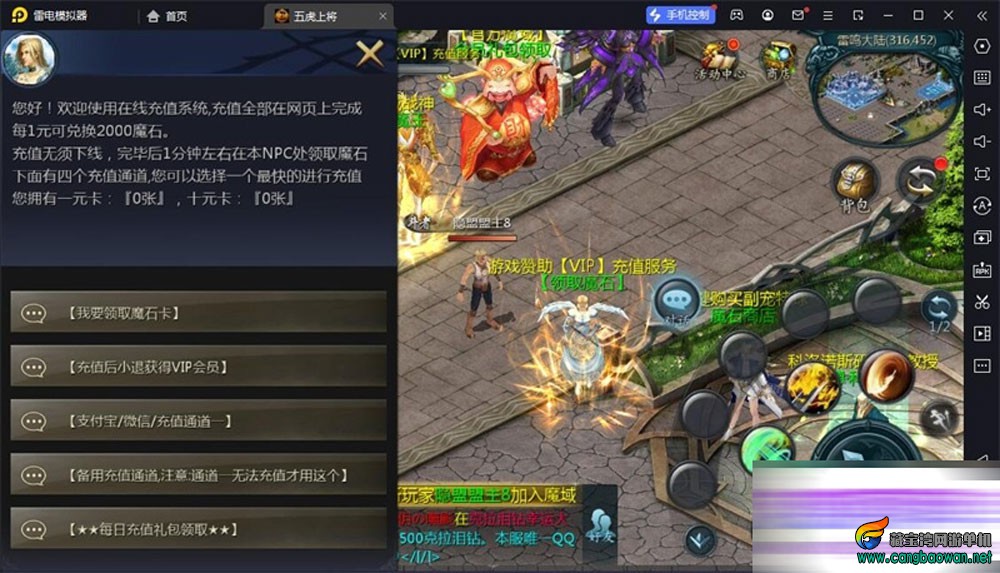Choose the 备用充值通道 backup channel option
The height and width of the screenshot is (573, 1000).
pos(198,475)
